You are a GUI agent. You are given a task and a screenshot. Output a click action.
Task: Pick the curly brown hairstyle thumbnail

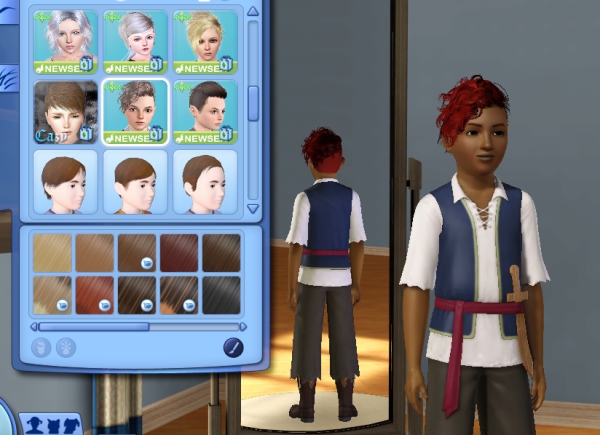click(x=135, y=111)
